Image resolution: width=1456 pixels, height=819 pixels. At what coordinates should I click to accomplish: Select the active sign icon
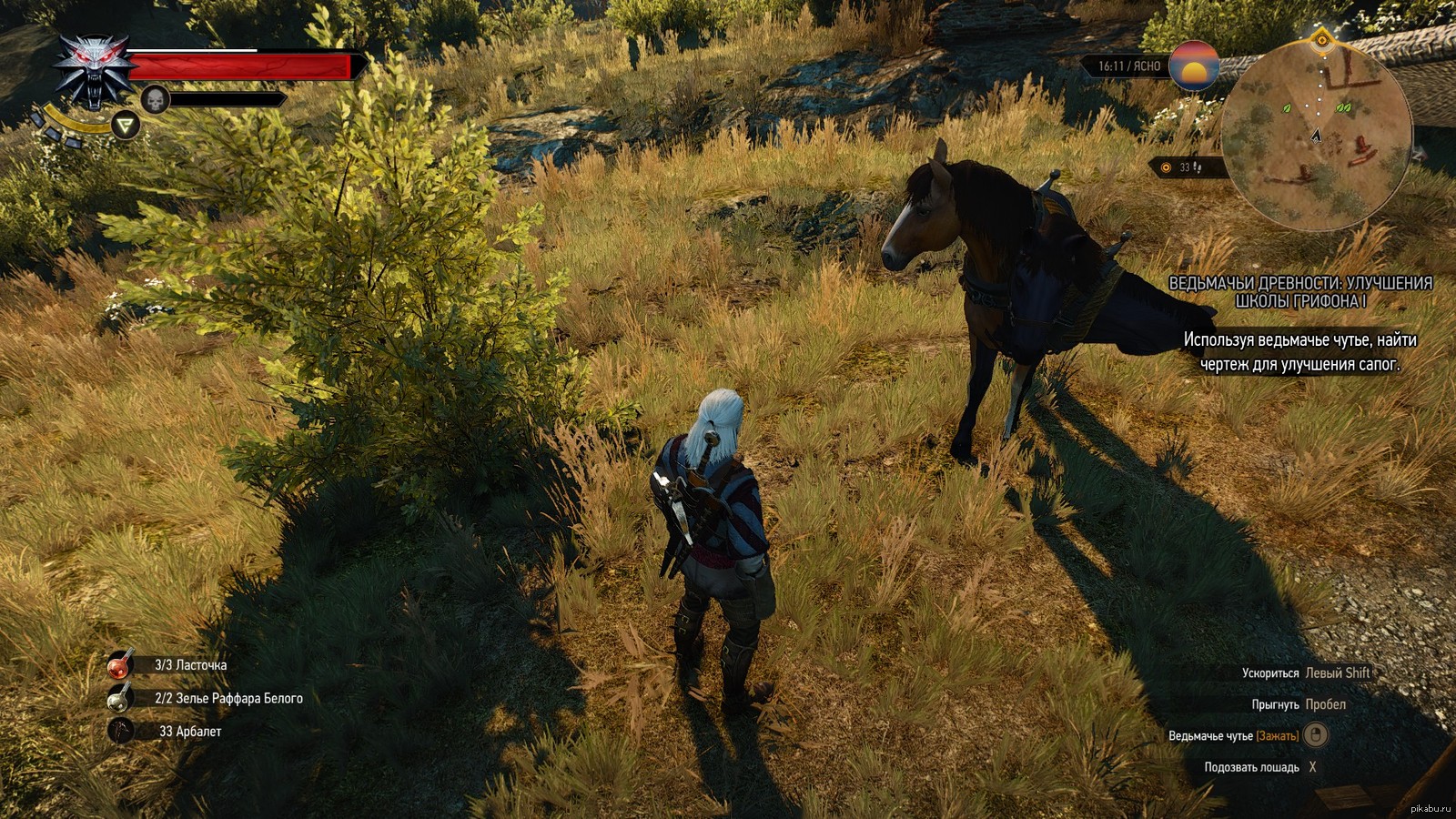tap(126, 125)
